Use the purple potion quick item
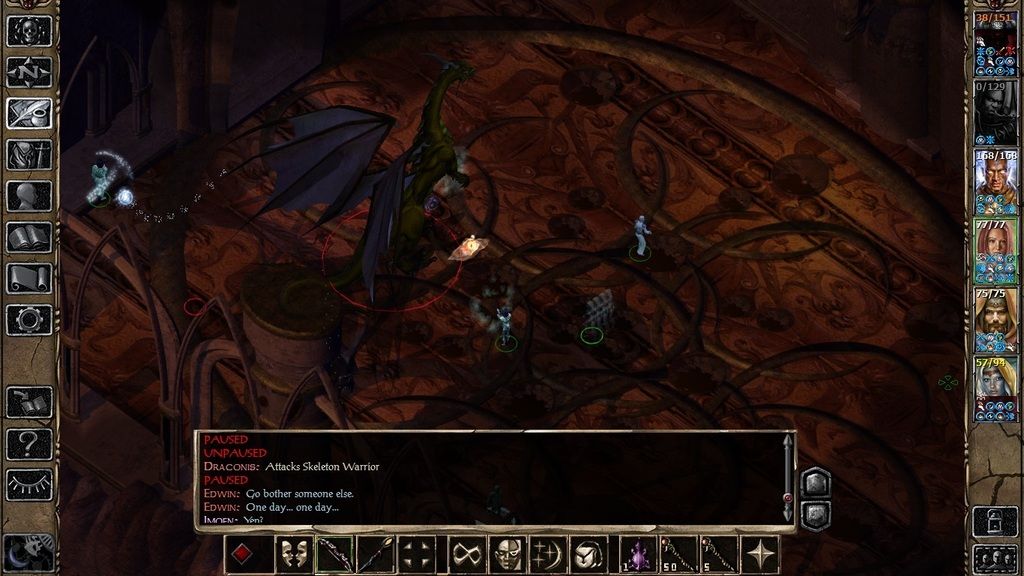1024x576 pixels. point(636,554)
